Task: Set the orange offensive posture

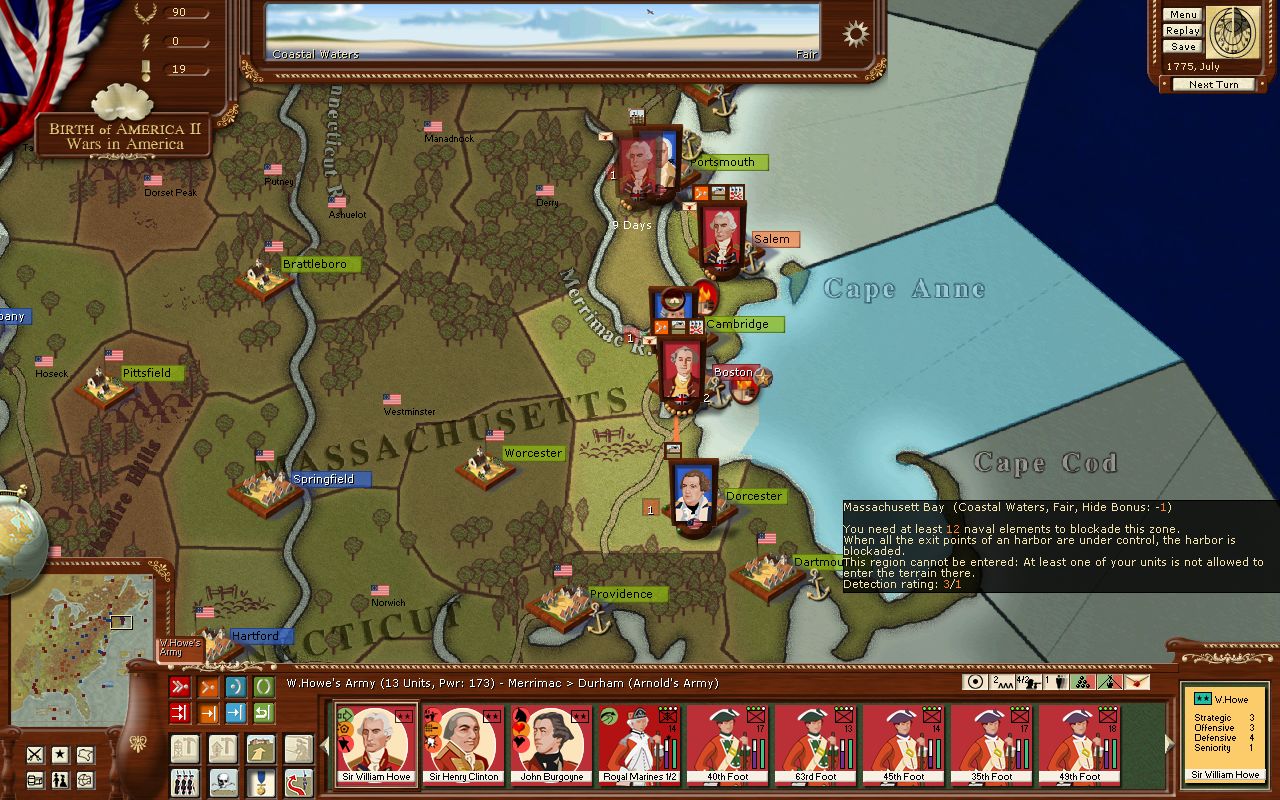Action: 208,687
